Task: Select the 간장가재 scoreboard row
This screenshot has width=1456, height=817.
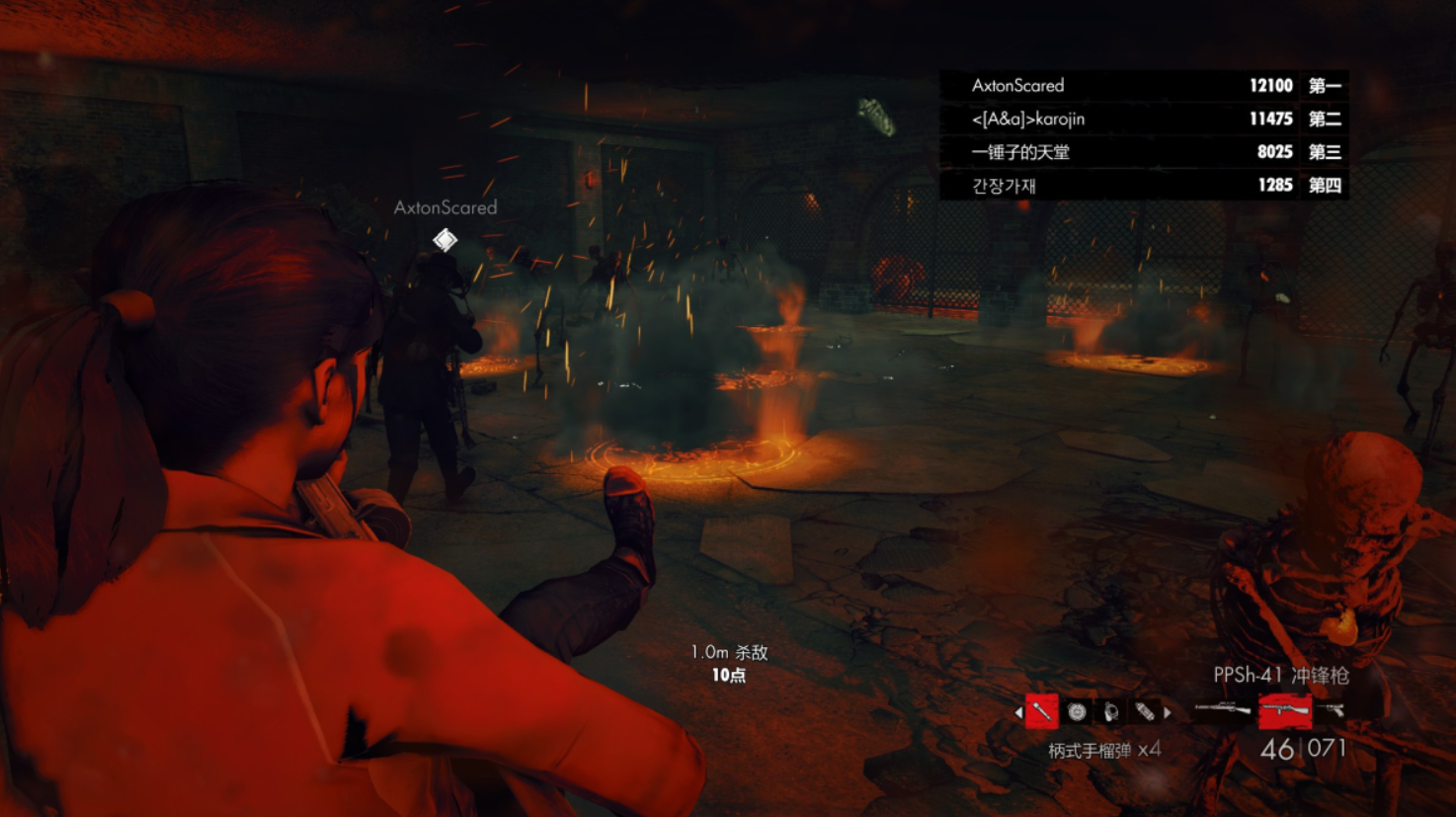Action: (x=1144, y=185)
